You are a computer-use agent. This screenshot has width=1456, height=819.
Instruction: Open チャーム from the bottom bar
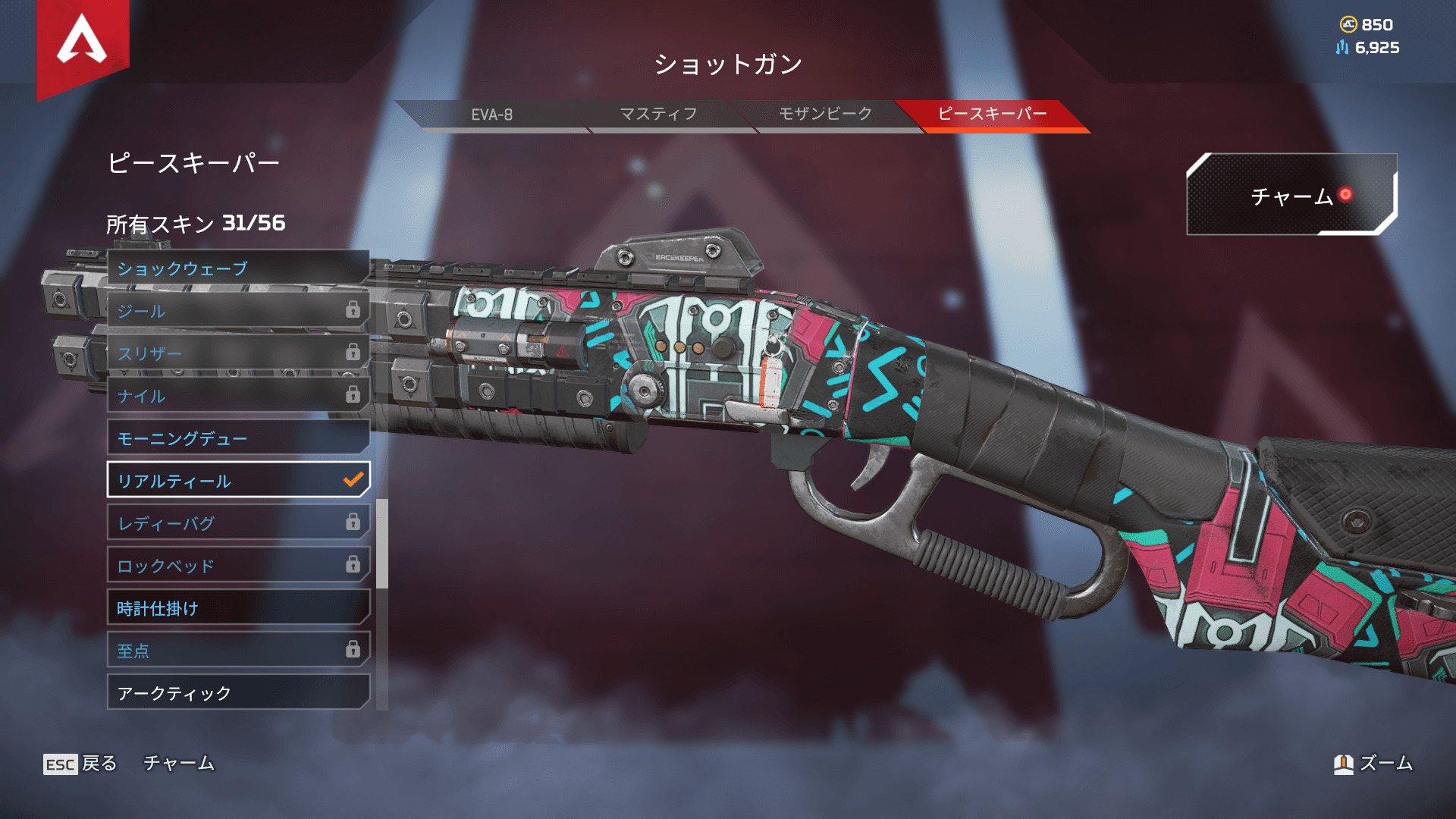tap(179, 764)
